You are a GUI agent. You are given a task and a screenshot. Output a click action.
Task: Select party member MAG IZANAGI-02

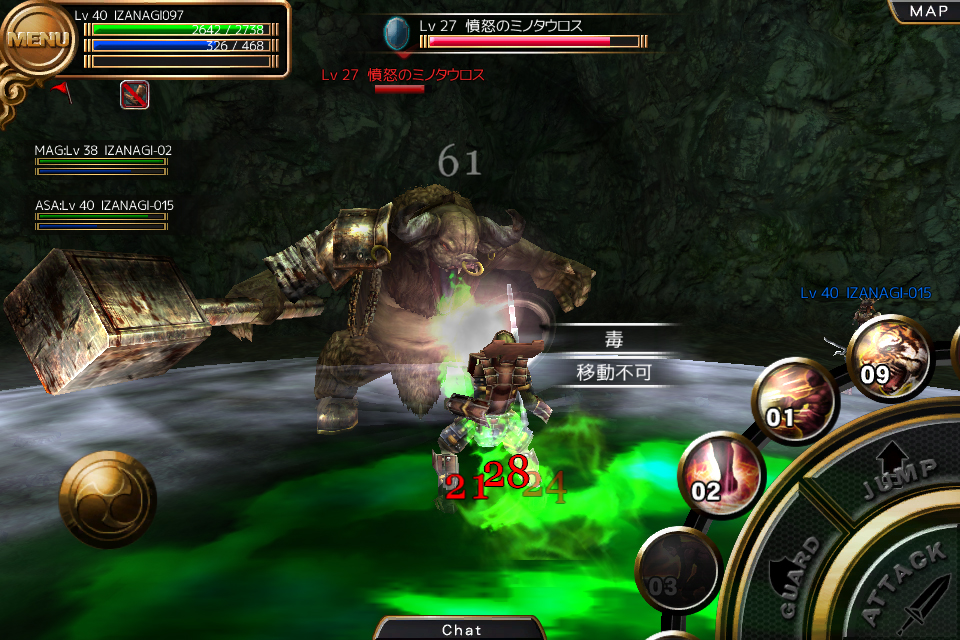click(x=102, y=159)
